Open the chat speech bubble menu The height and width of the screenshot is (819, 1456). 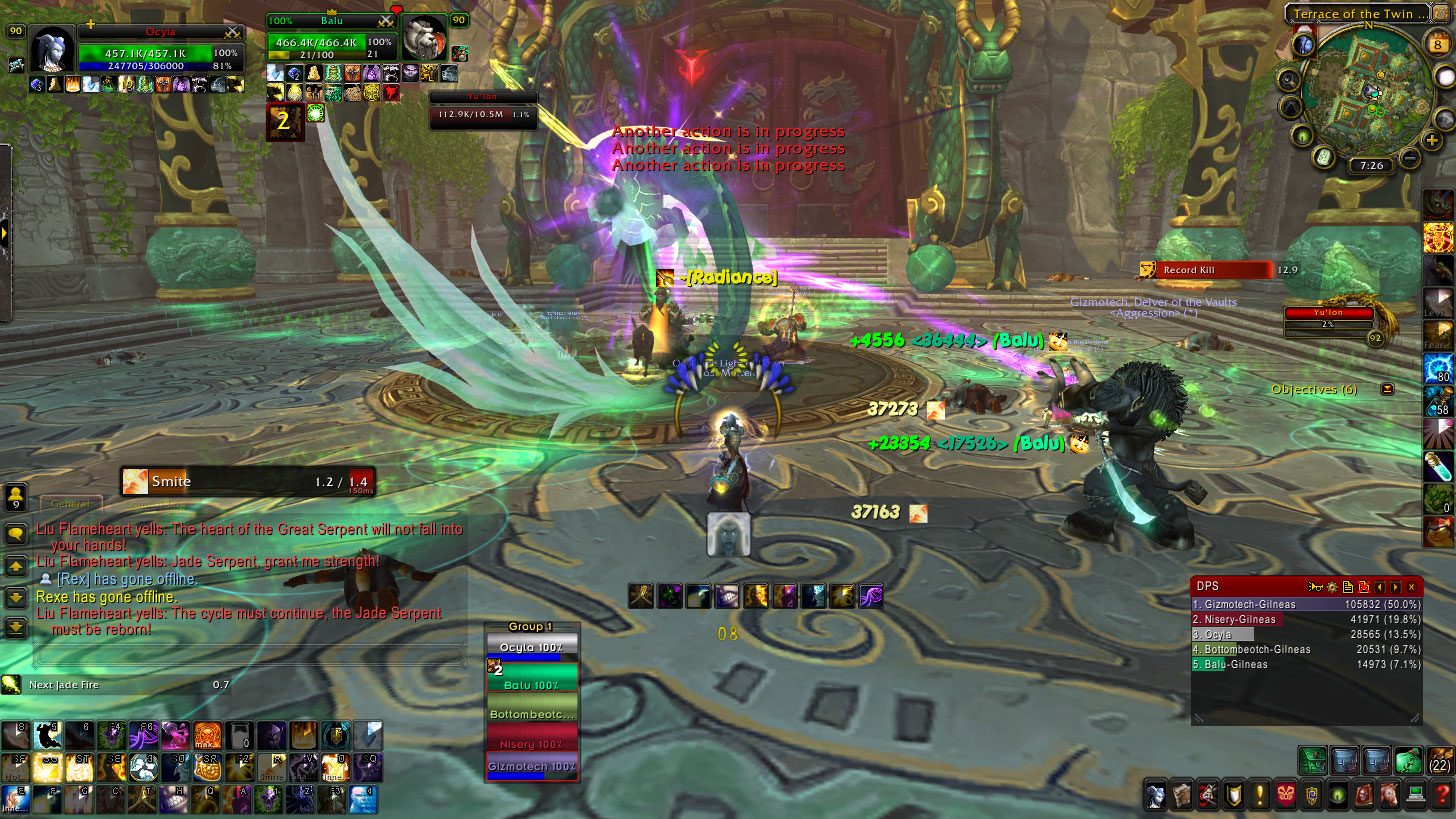16,534
